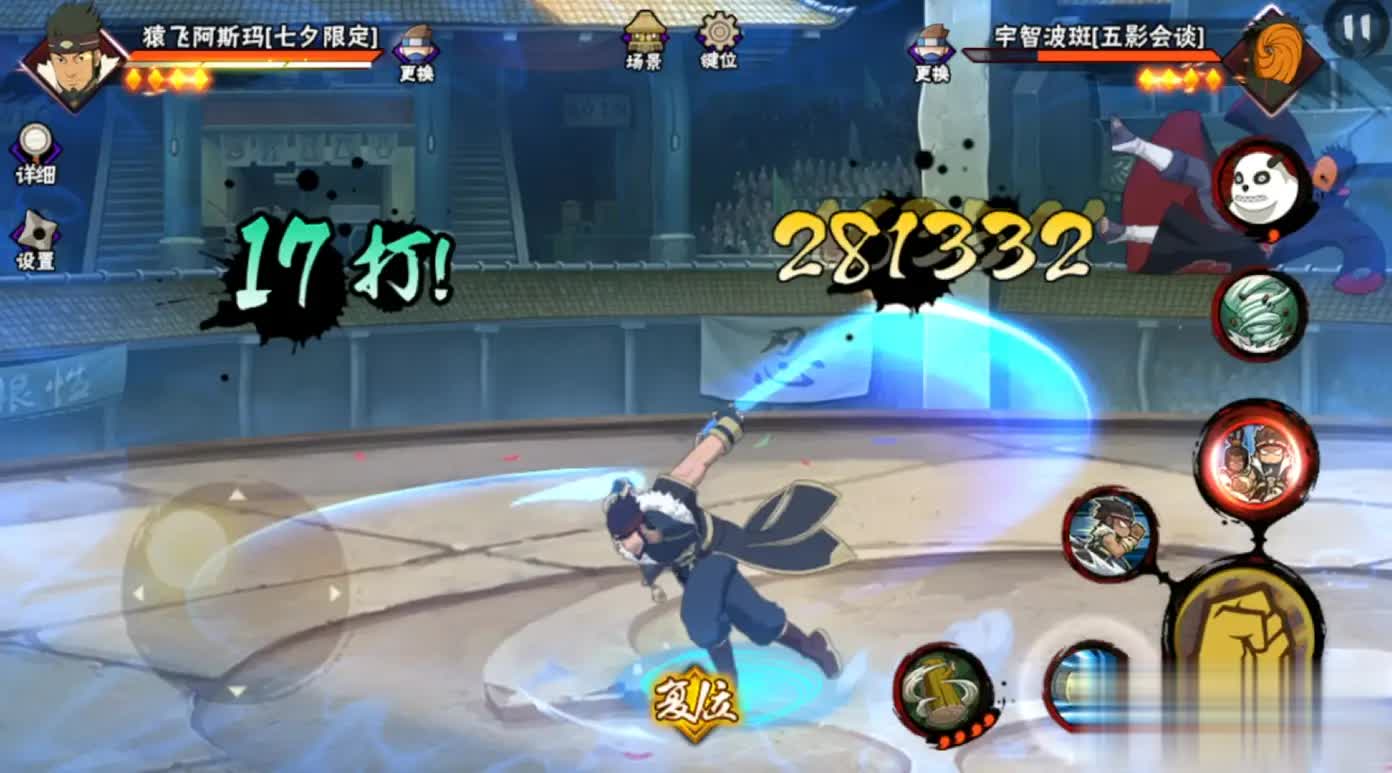Screen dimensions: 1392x773
Task: Change the 场景 battle scene
Action: pyautogui.click(x=646, y=40)
